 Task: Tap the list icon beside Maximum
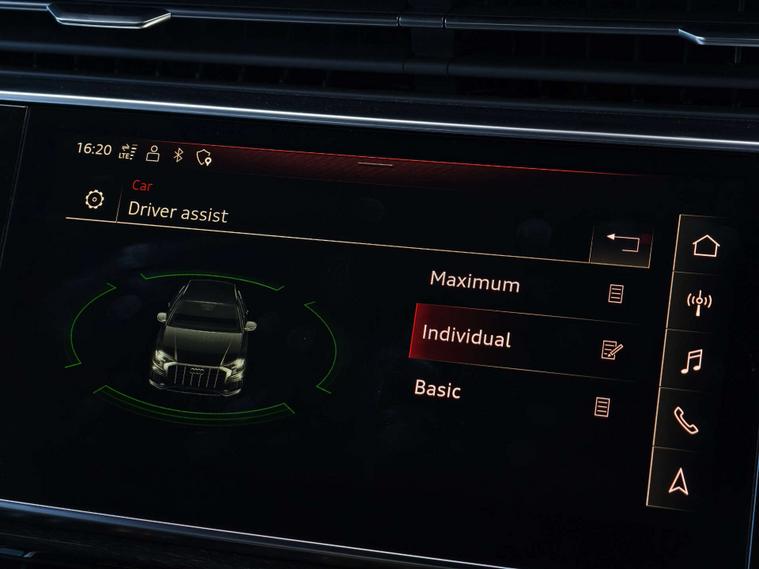616,294
